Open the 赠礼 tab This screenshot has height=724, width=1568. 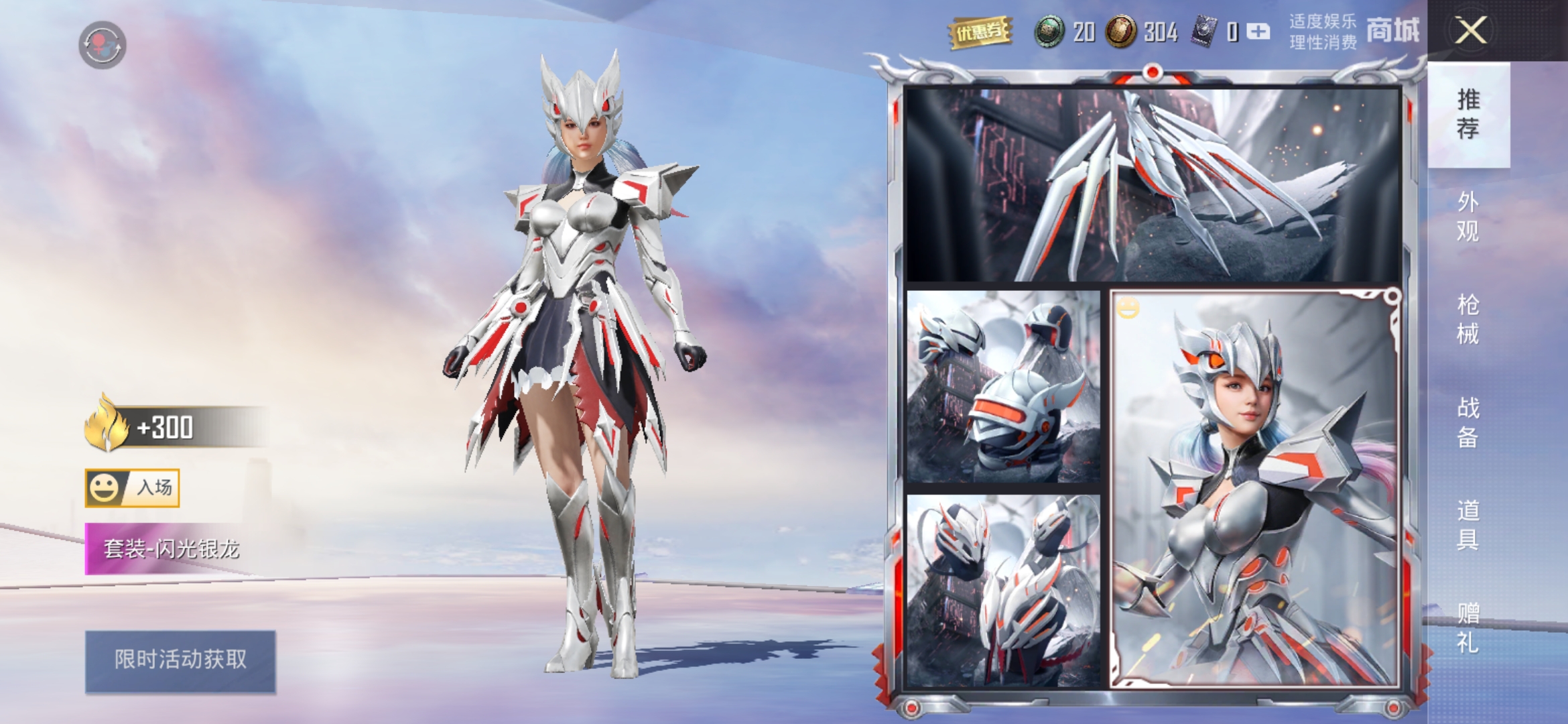[x=1467, y=627]
